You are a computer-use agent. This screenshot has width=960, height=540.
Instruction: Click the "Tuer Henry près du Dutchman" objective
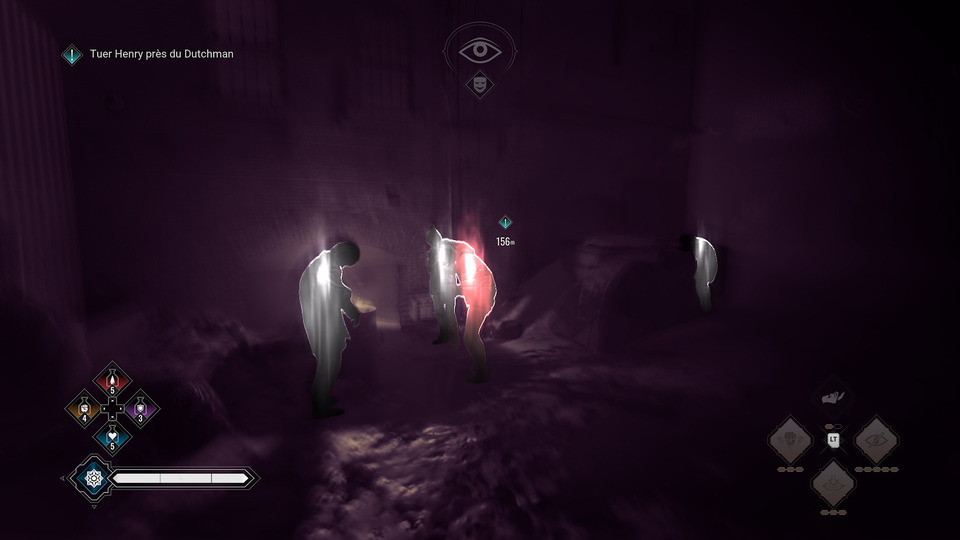click(160, 54)
